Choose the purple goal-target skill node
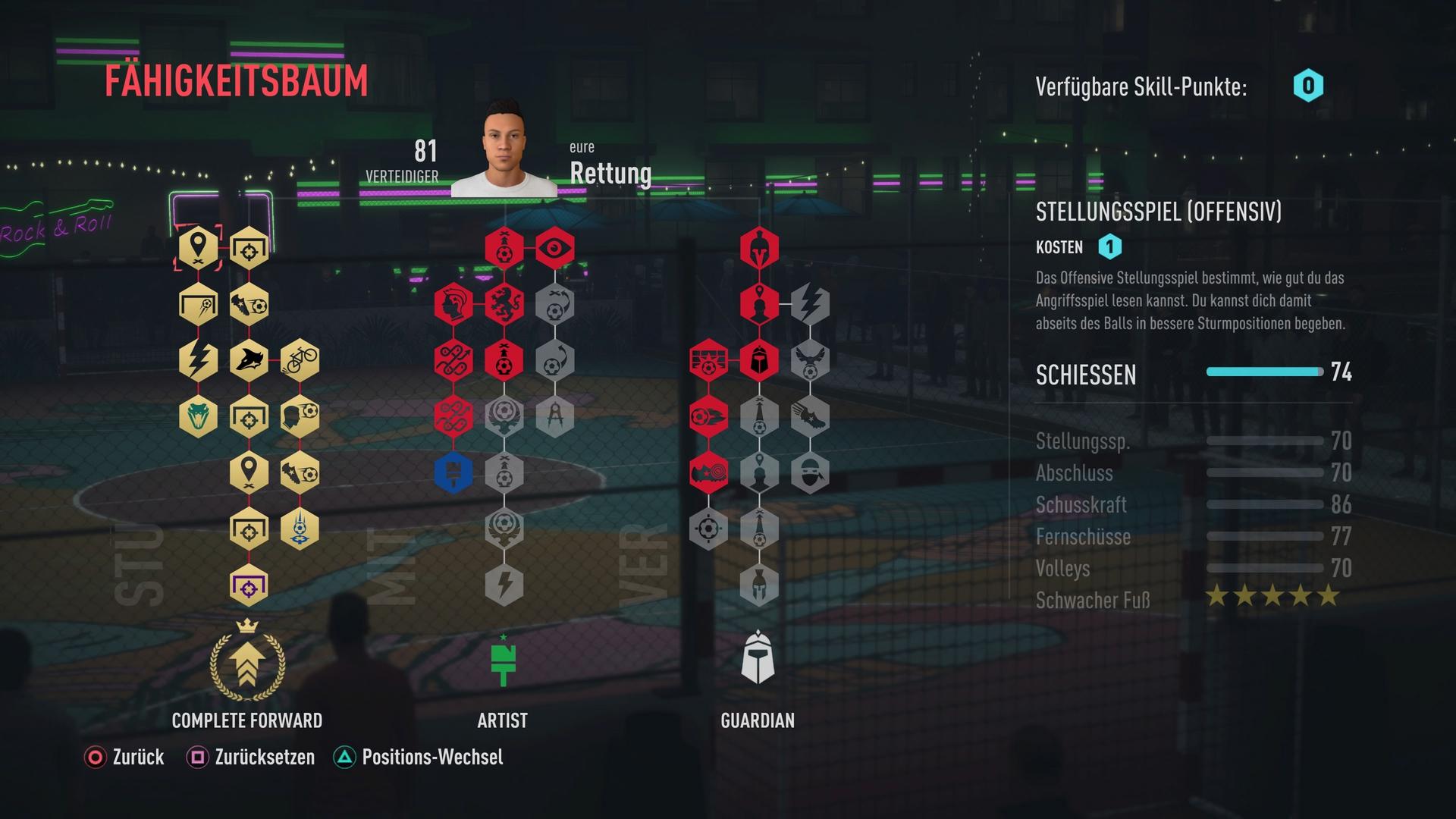 coord(249,585)
